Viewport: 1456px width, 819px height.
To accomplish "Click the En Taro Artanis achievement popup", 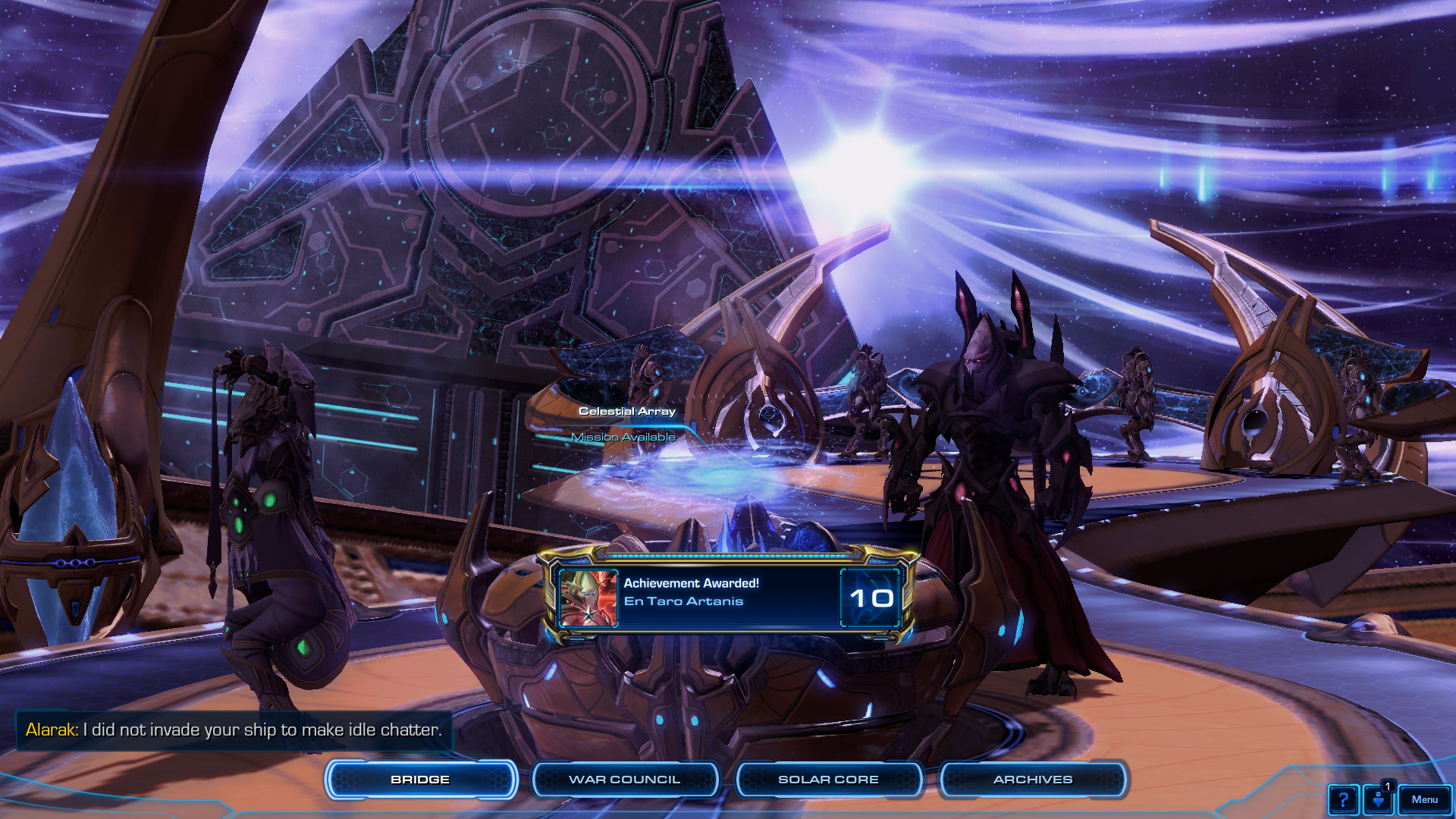I will pyautogui.click(x=729, y=598).
